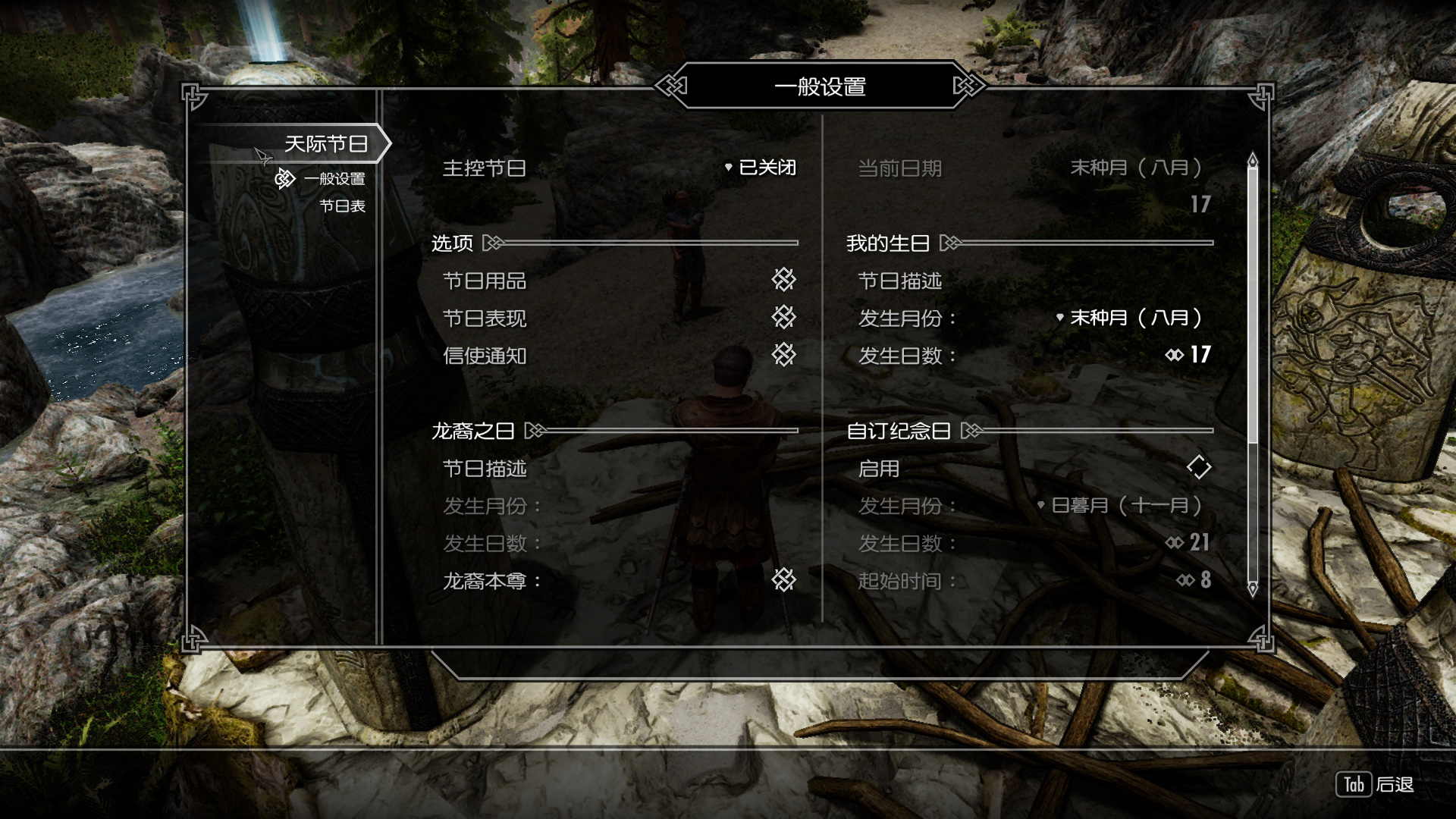This screenshot has height=819, width=1456.
Task: Toggle the 龙裔本尊 checkbox
Action: (783, 580)
